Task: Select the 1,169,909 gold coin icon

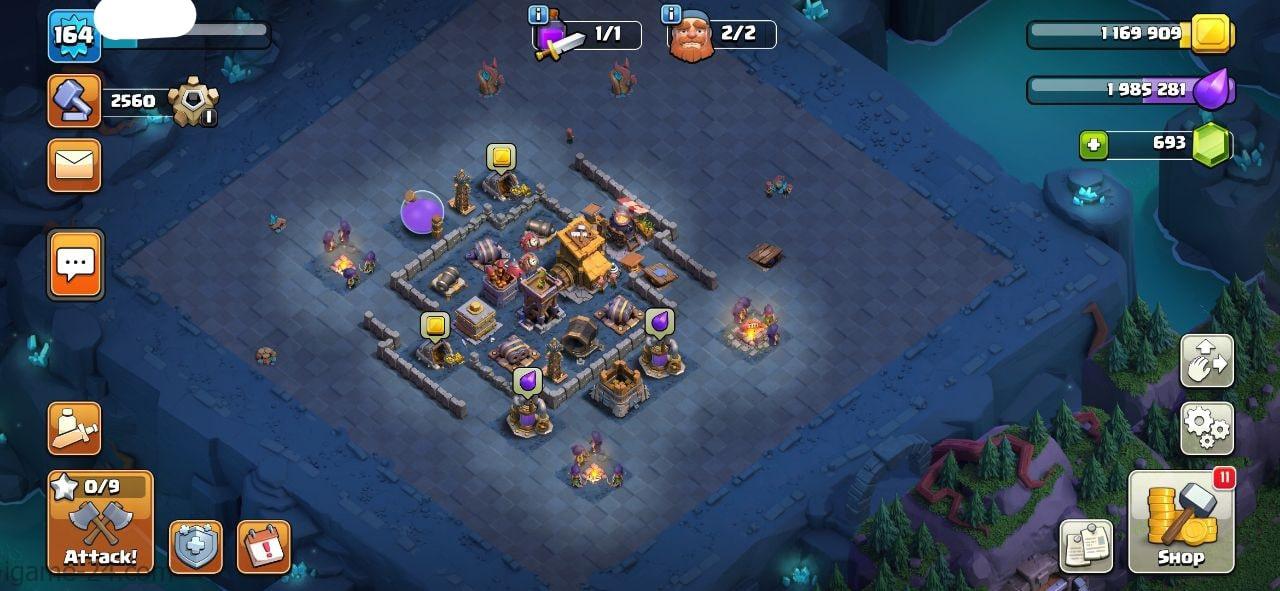Action: pyautogui.click(x=1211, y=34)
